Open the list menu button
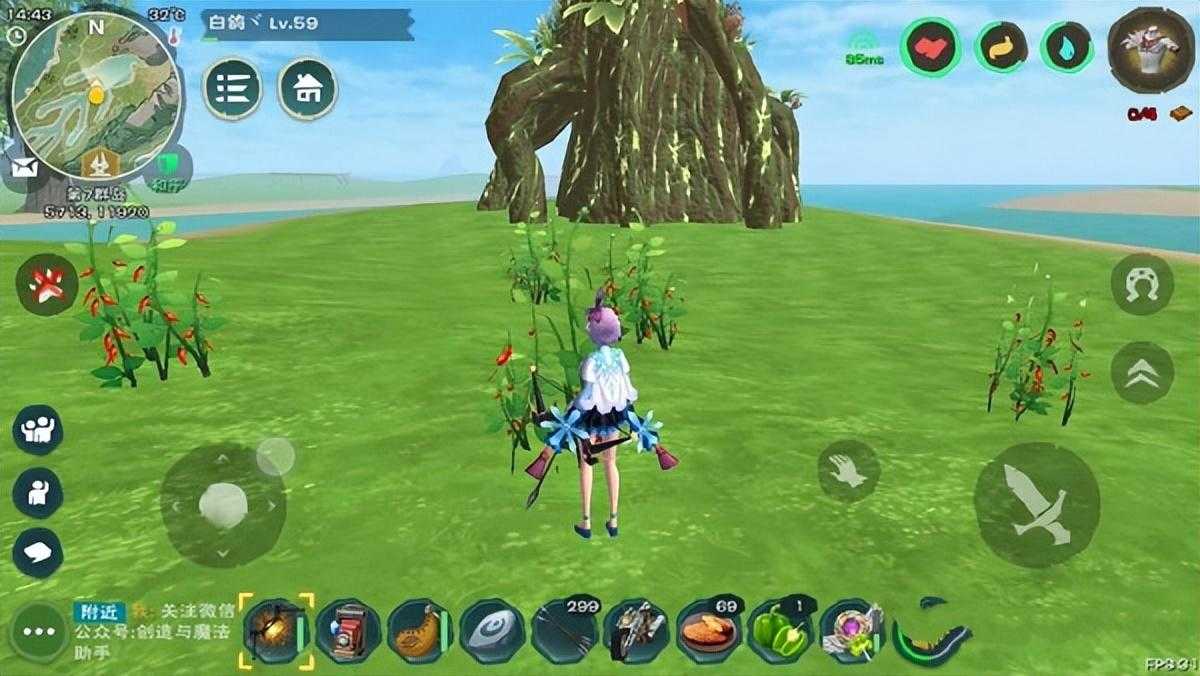 pyautogui.click(x=232, y=88)
